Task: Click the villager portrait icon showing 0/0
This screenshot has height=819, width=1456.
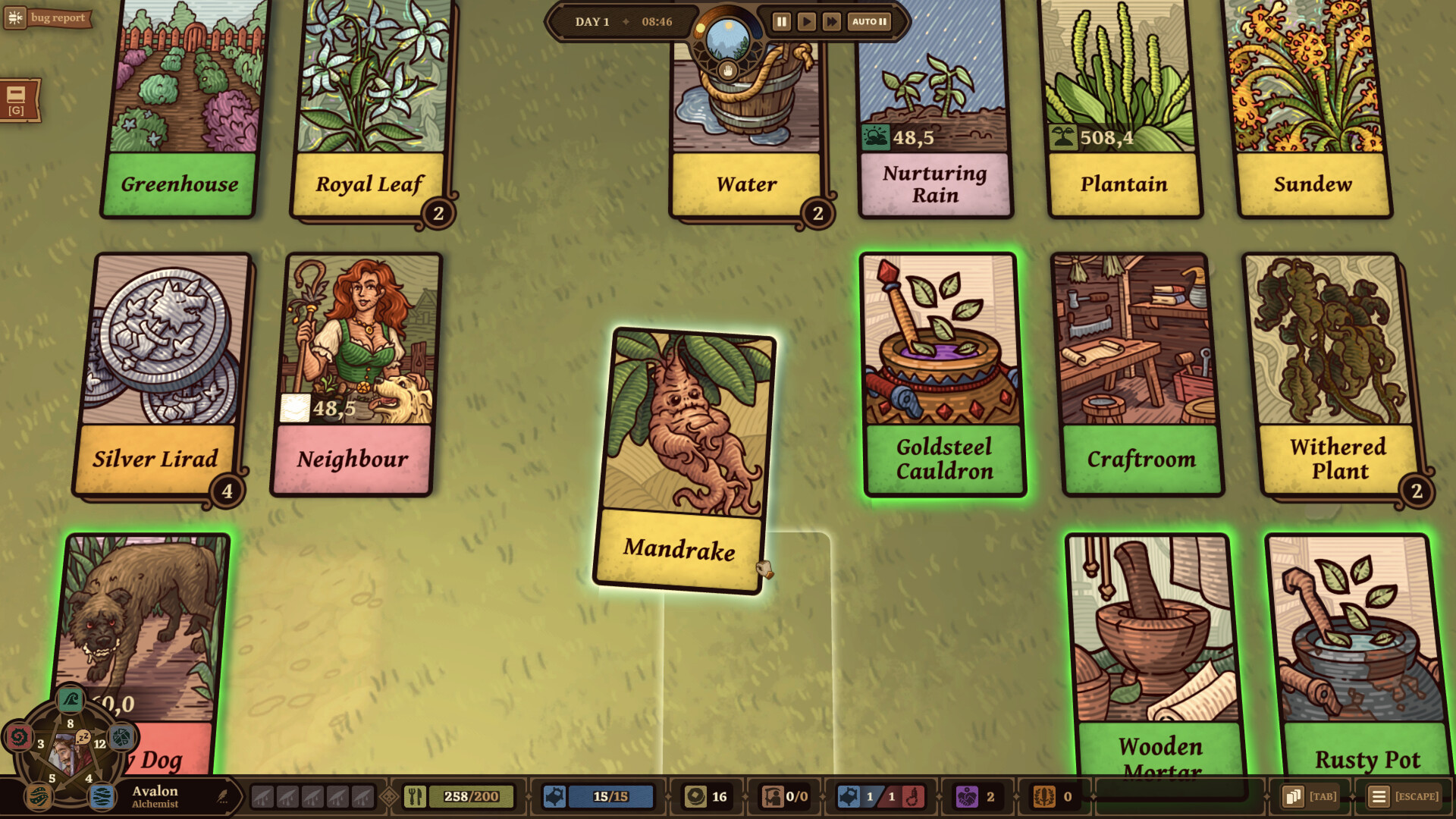Action: pos(773,796)
